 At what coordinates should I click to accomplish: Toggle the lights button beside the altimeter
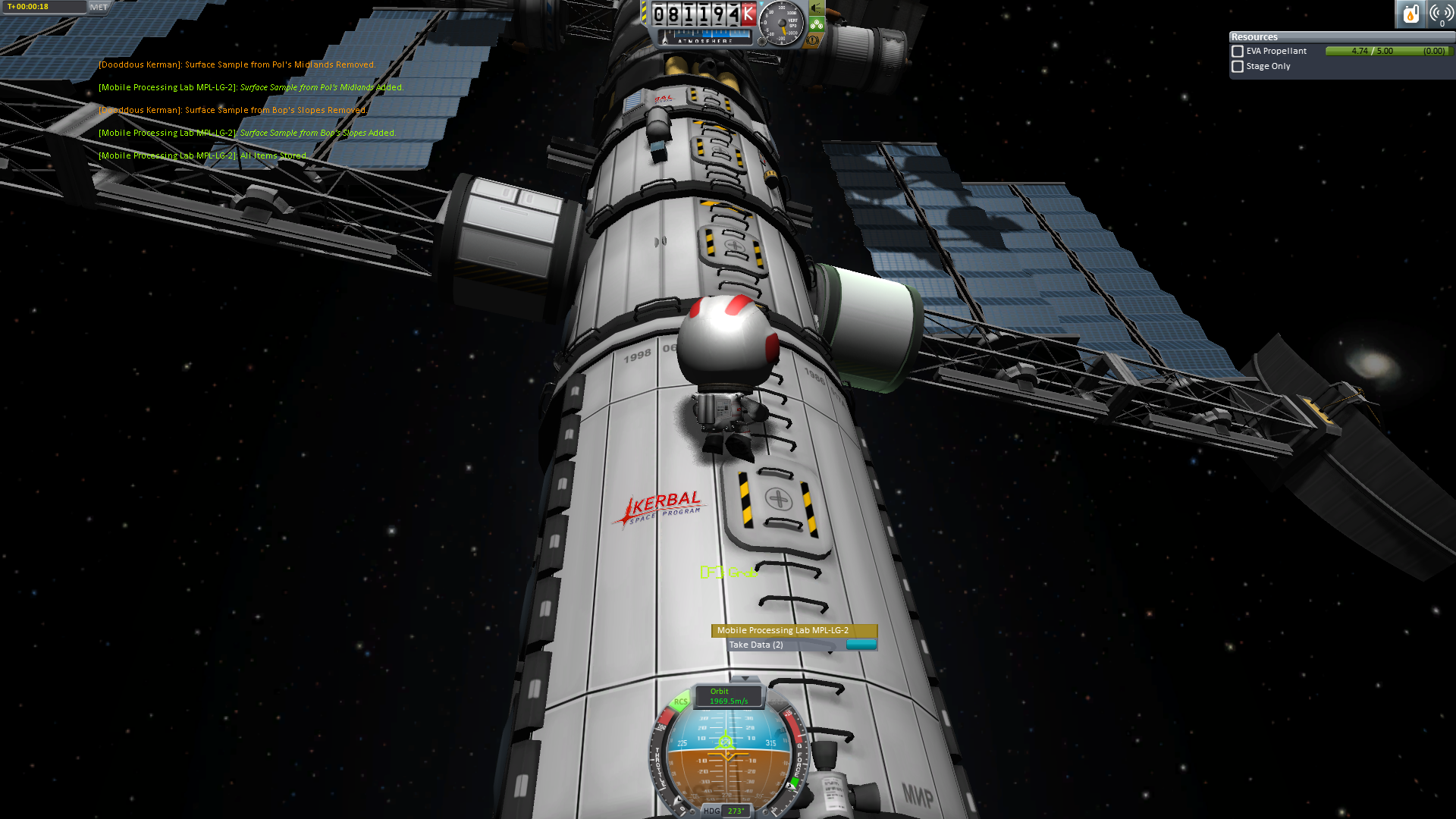(x=817, y=8)
